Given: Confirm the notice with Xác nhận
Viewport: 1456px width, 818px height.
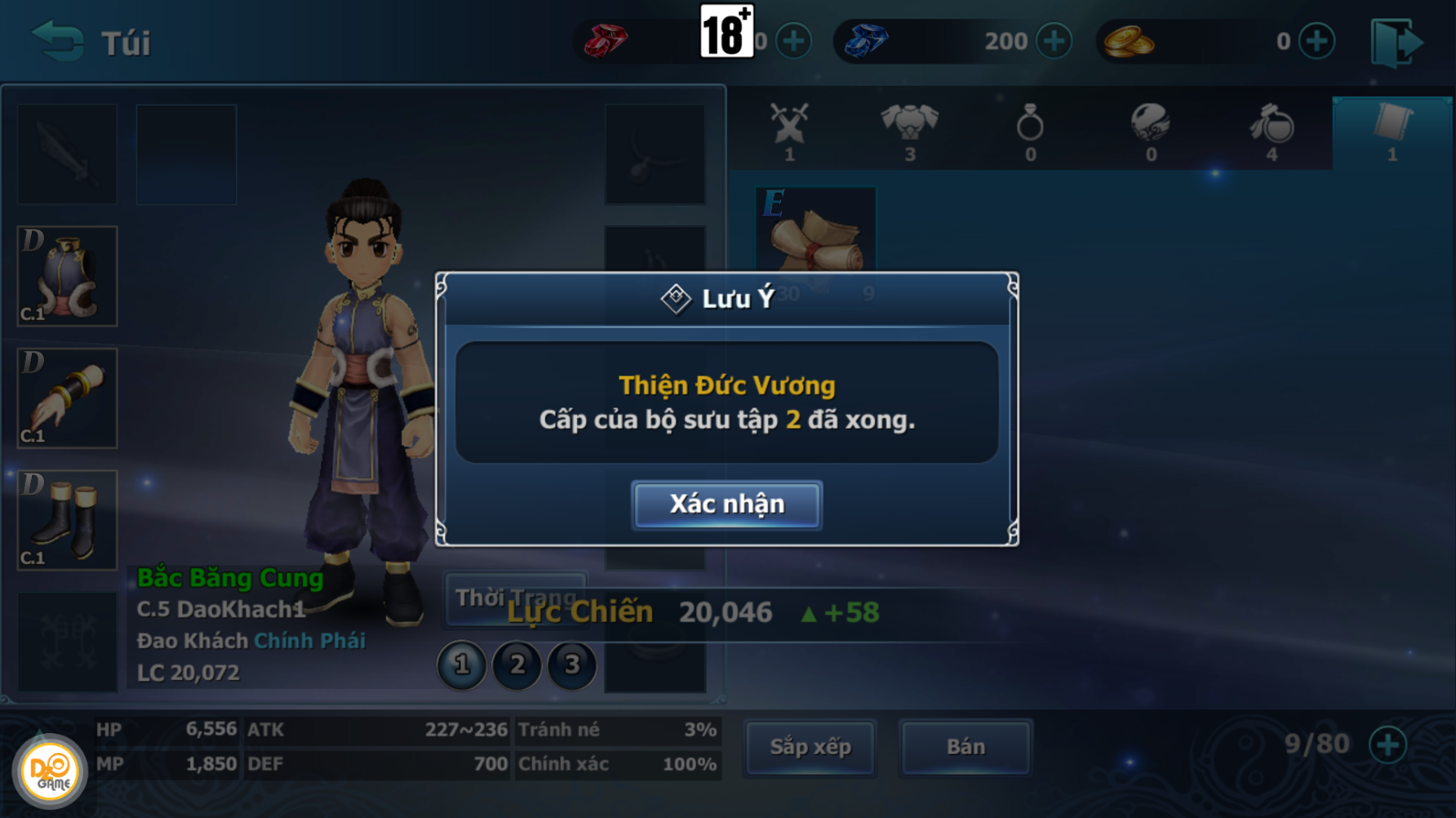Looking at the screenshot, I should (x=726, y=505).
